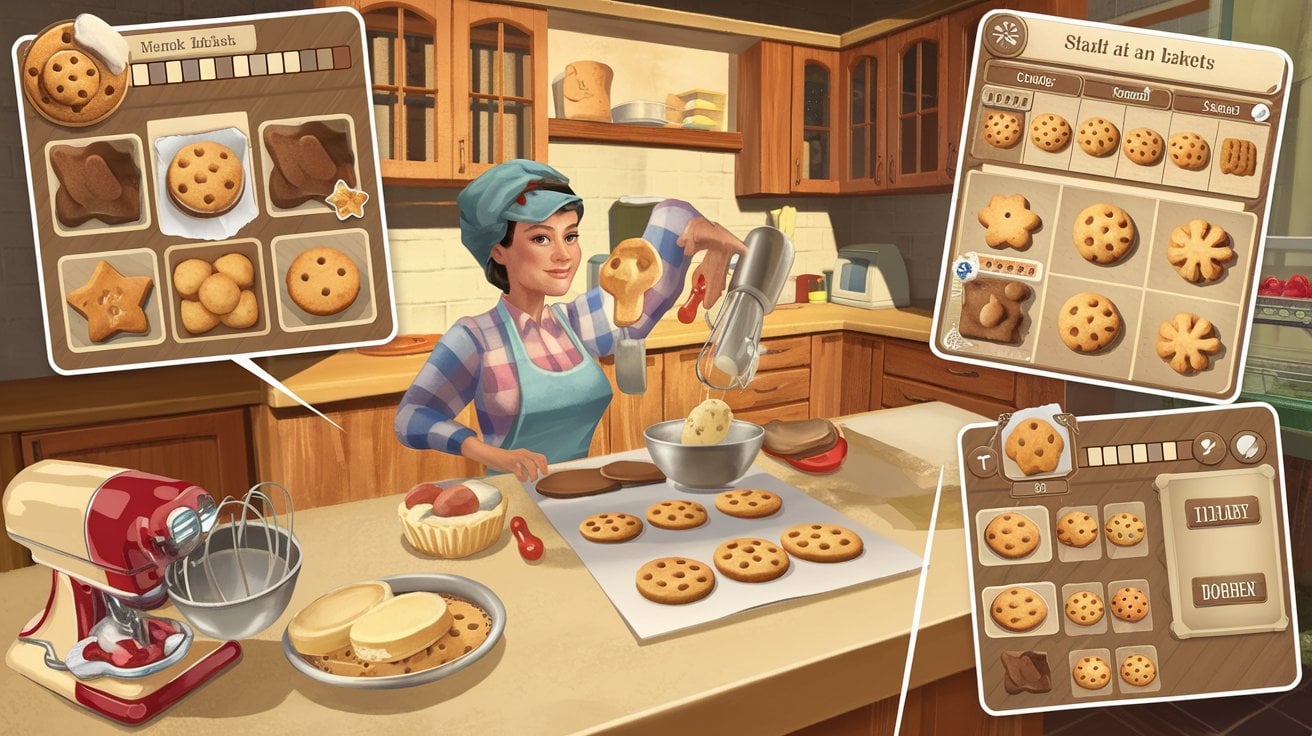Select the brown dough slab tile
The width and height of the screenshot is (1312, 736).
pos(992,311)
